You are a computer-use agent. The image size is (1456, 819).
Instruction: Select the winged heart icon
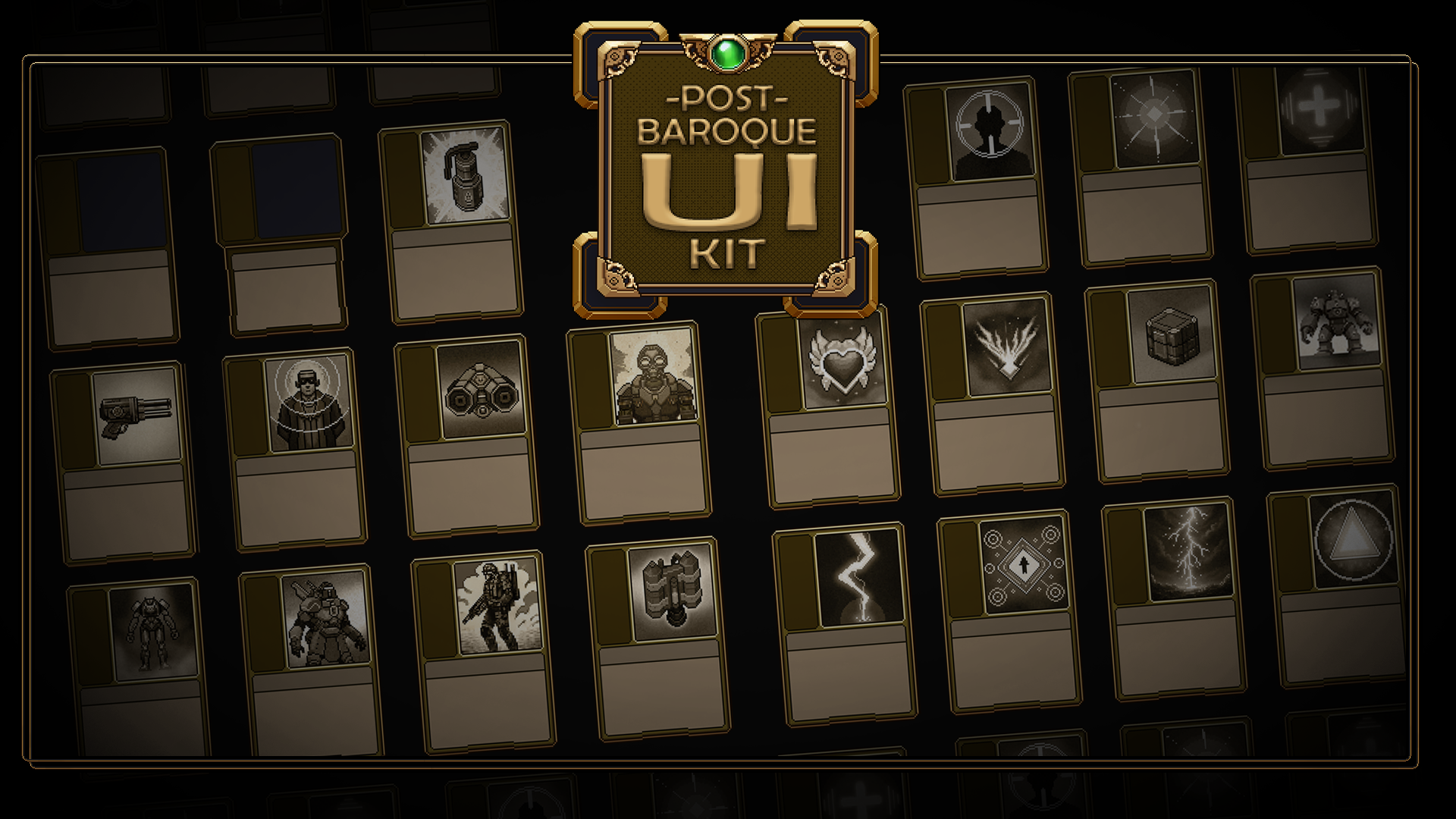[x=842, y=361]
